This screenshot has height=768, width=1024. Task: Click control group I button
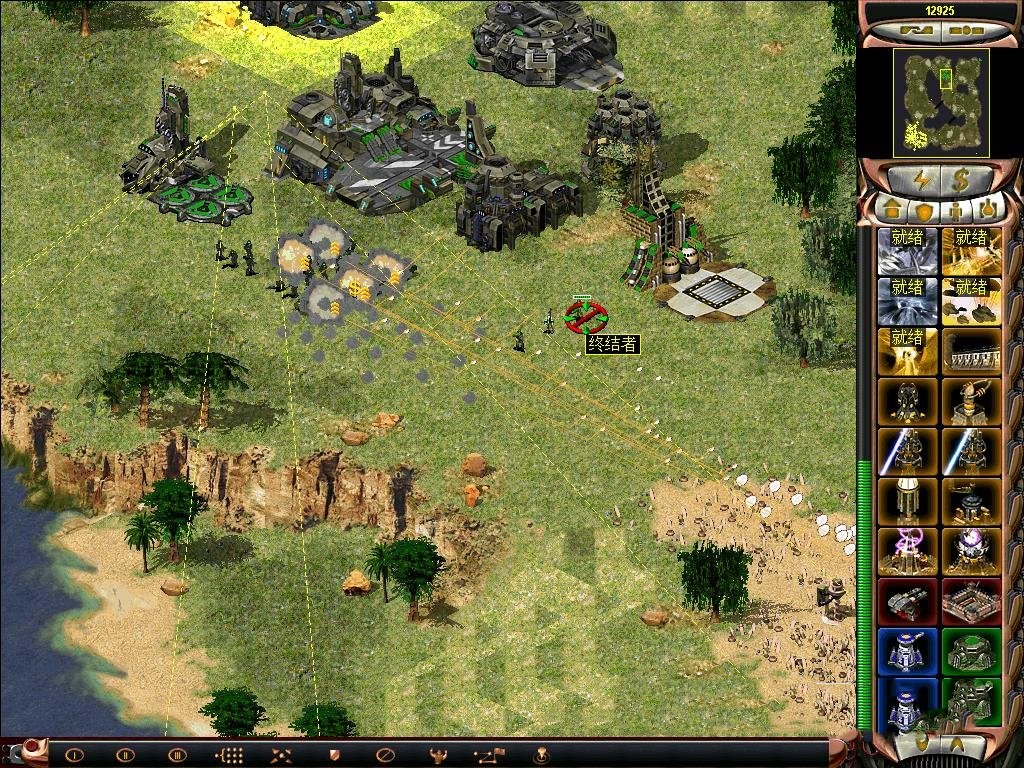[74, 755]
